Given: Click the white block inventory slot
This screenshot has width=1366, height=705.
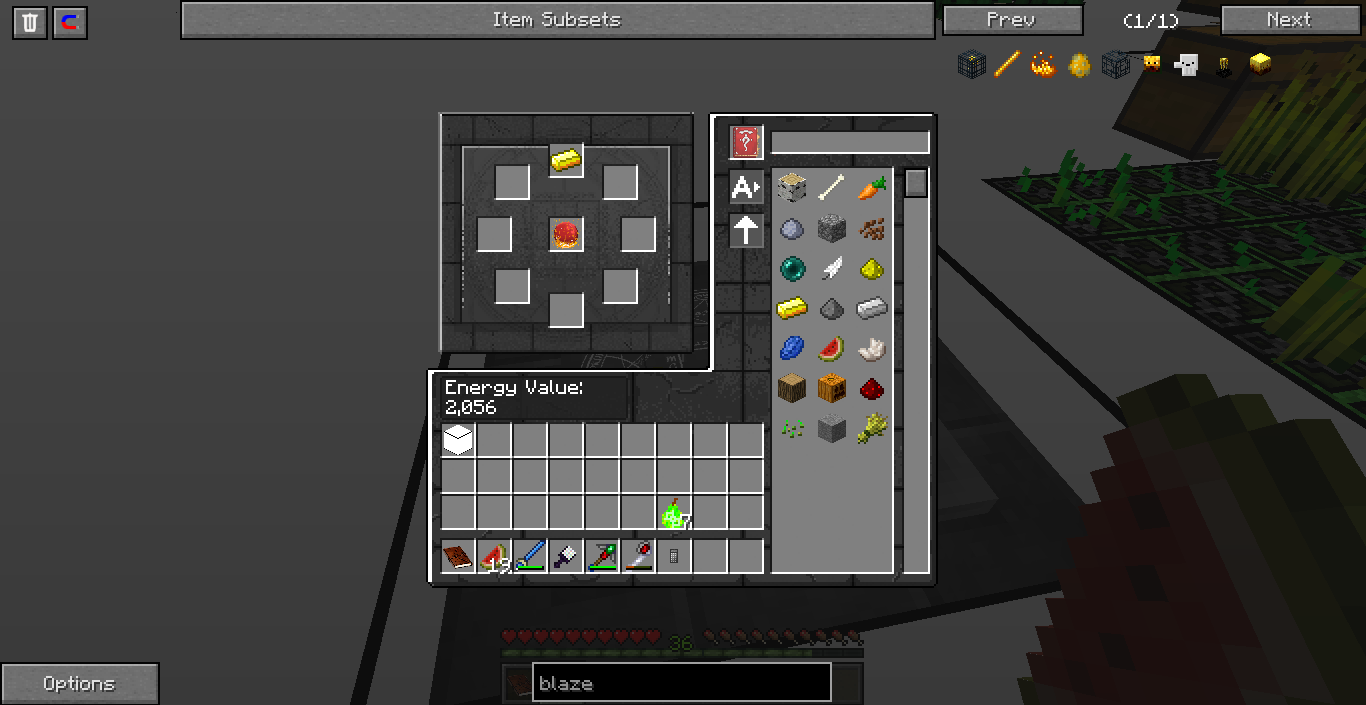Looking at the screenshot, I should coord(458,440).
